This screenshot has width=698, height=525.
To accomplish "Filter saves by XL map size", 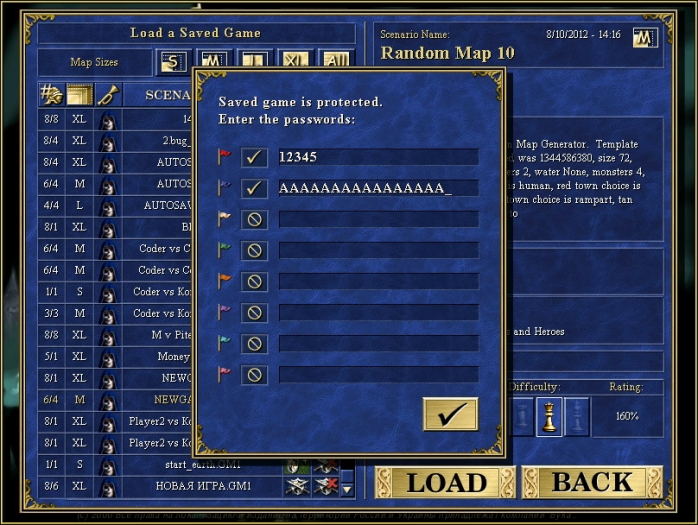I will [292, 62].
